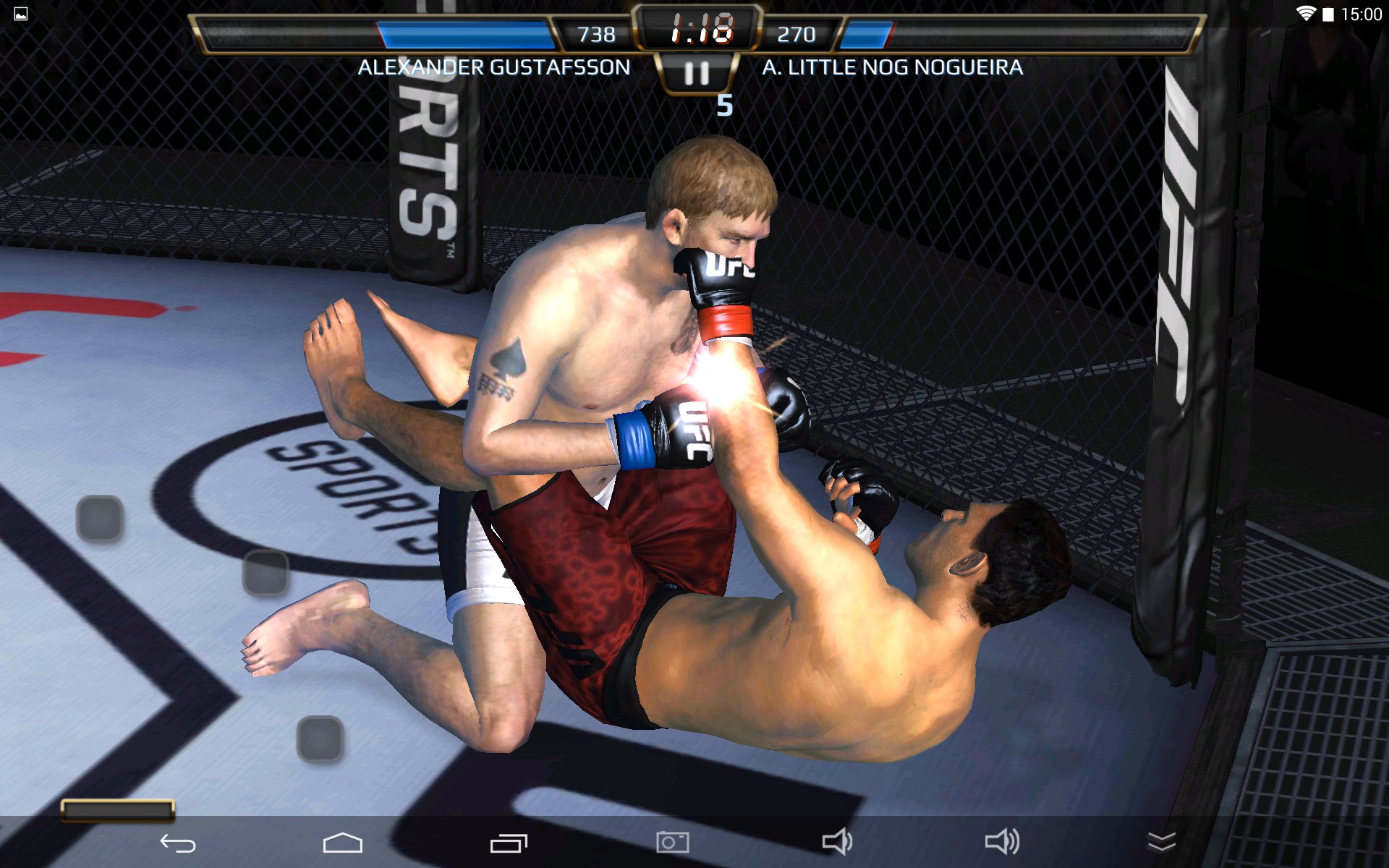Viewport: 1389px width, 868px height.
Task: Lower the volume with the small speaker icon
Action: (837, 842)
